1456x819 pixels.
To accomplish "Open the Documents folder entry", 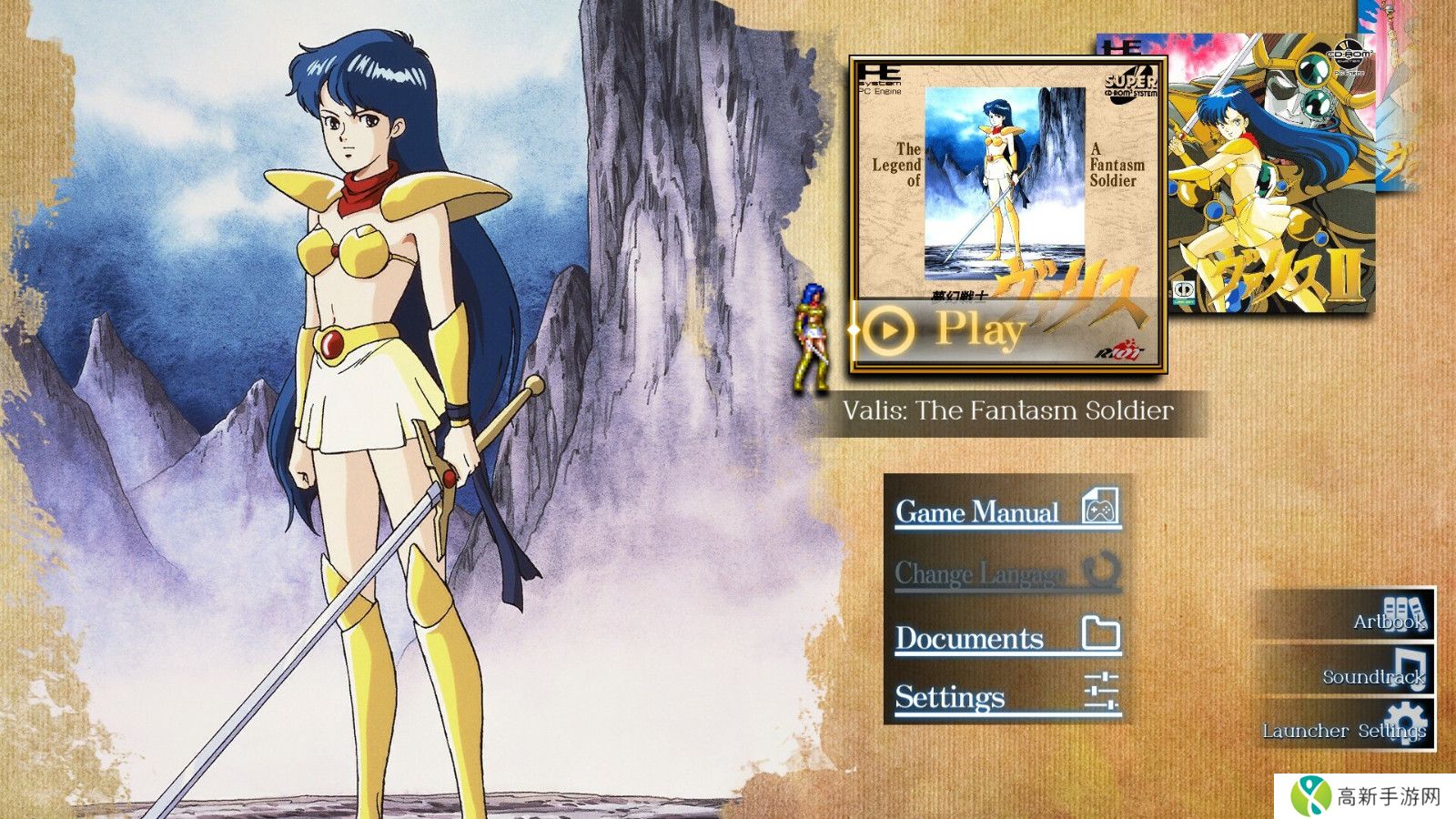I will coord(1006,636).
